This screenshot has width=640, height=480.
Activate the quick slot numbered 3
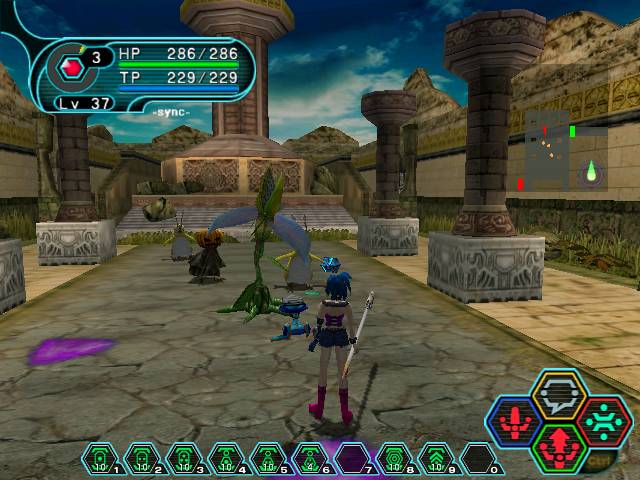point(184,458)
